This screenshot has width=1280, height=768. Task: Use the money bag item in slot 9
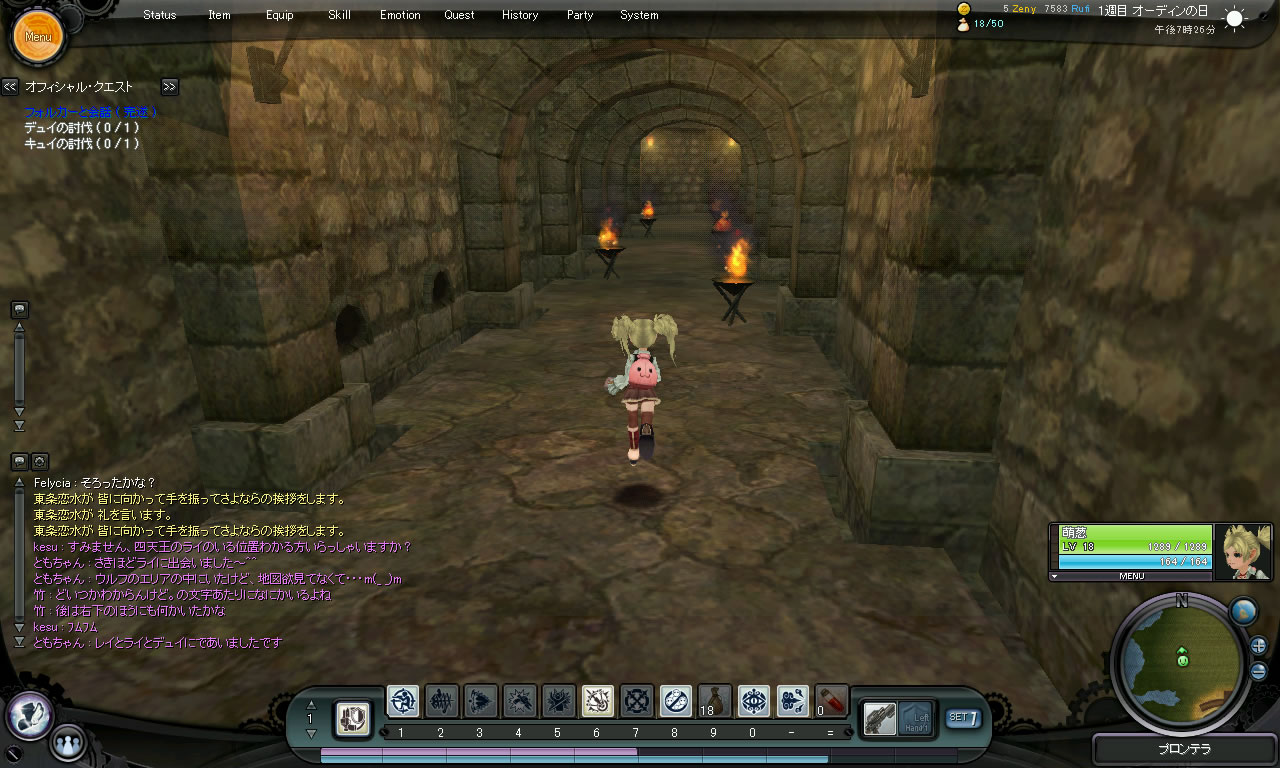715,701
